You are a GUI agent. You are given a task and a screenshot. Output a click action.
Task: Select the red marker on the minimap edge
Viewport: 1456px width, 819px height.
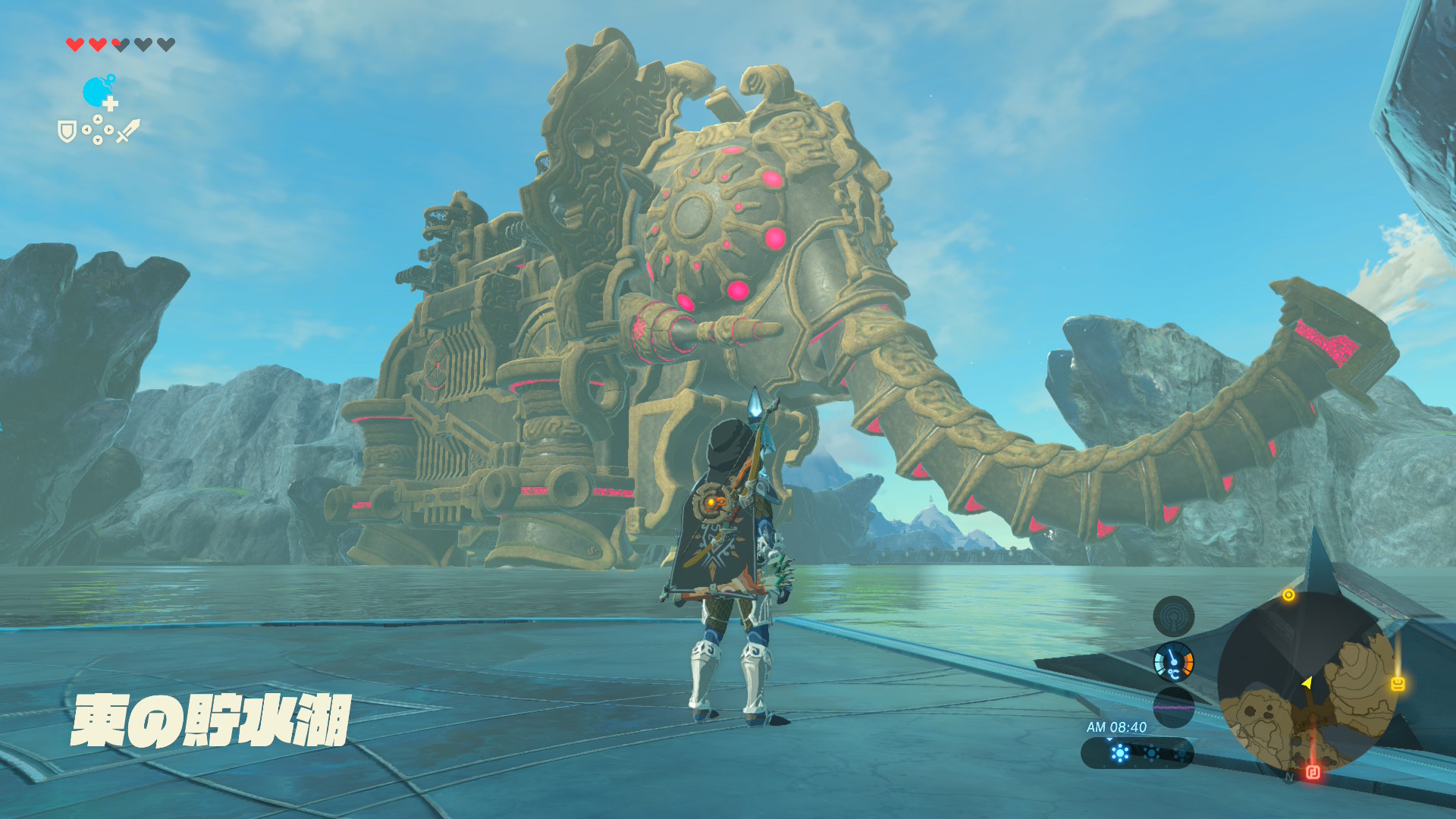1313,773
